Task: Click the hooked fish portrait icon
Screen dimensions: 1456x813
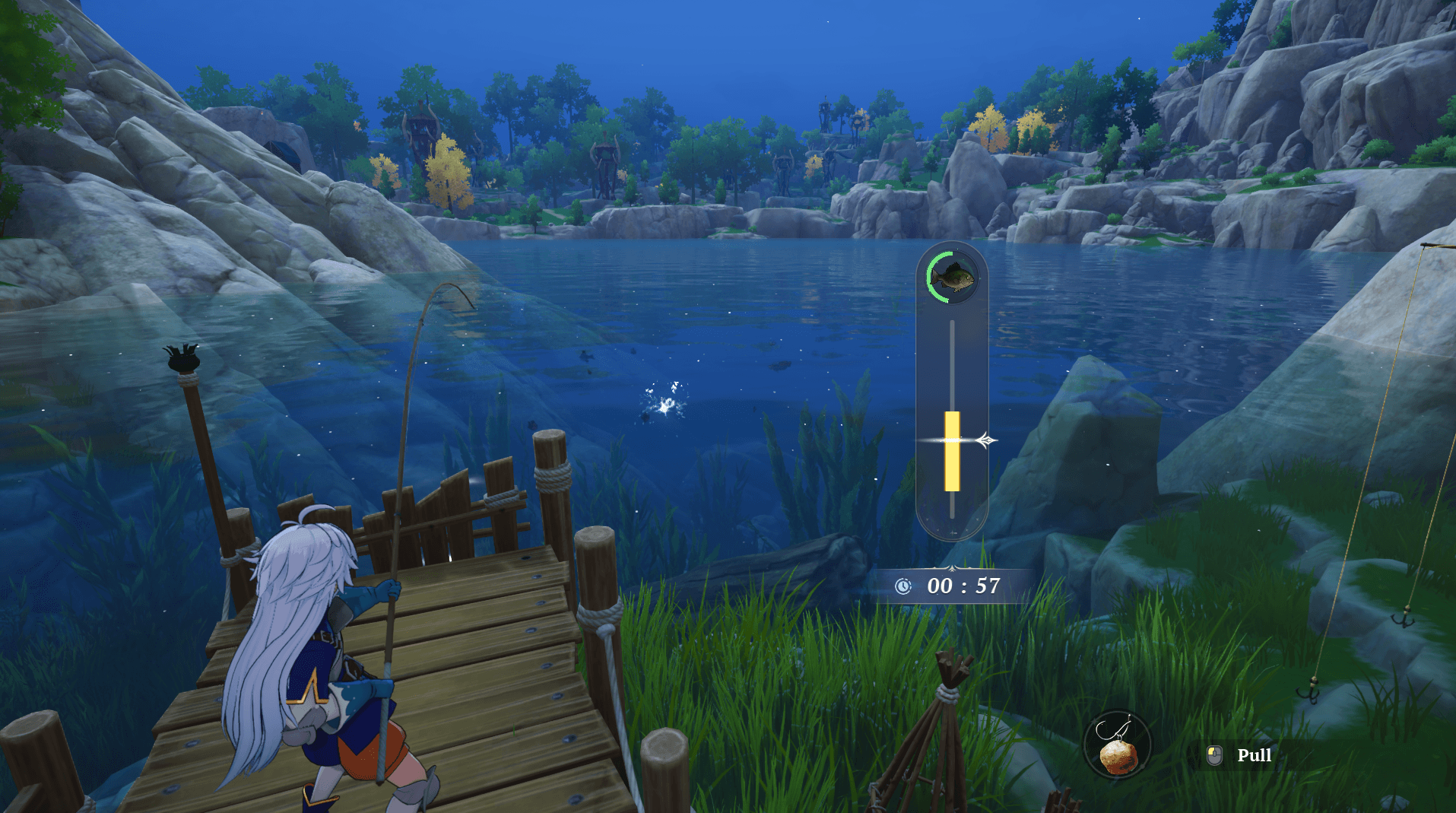Action: coord(952,277)
